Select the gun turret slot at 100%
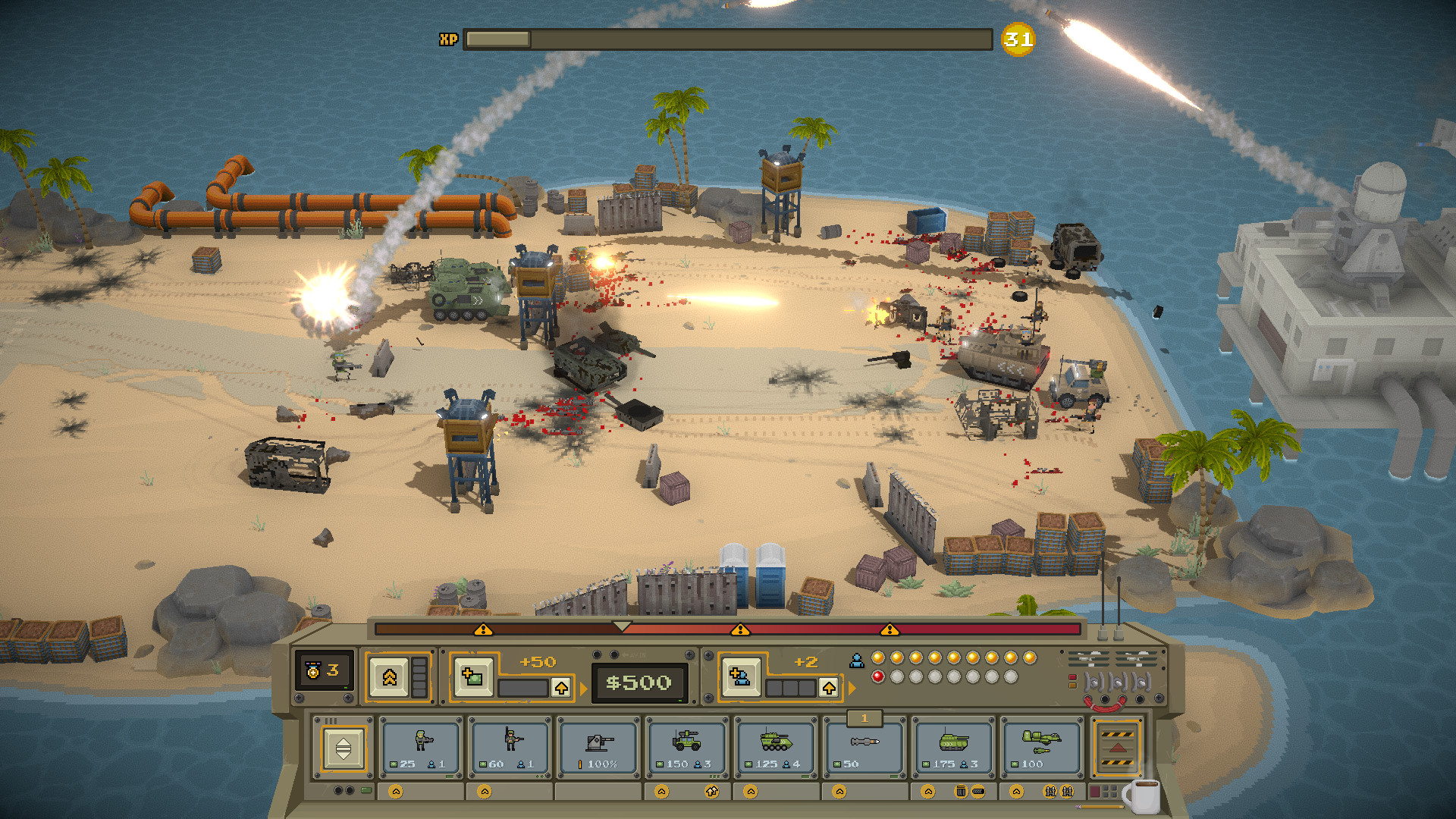 [x=599, y=746]
